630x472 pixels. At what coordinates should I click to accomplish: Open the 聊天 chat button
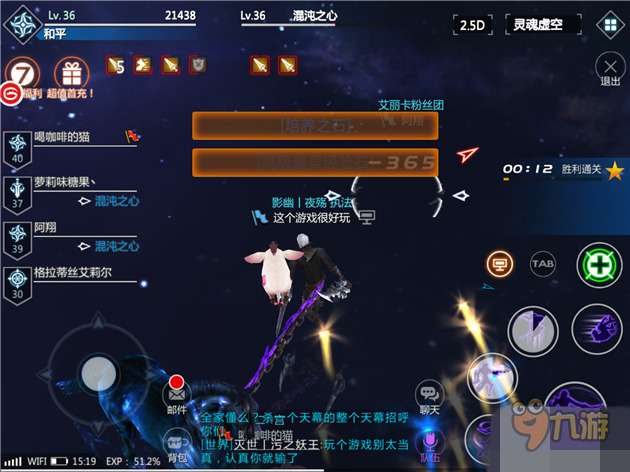pos(430,396)
